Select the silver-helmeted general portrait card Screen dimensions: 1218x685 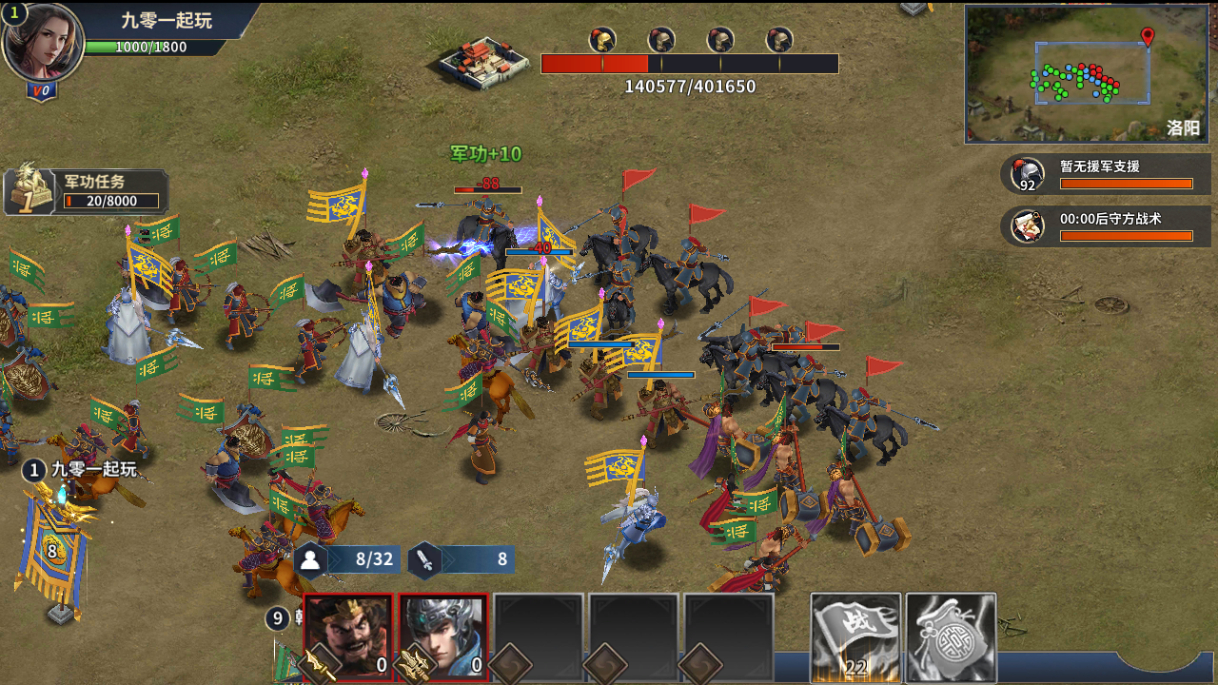pyautogui.click(x=443, y=636)
